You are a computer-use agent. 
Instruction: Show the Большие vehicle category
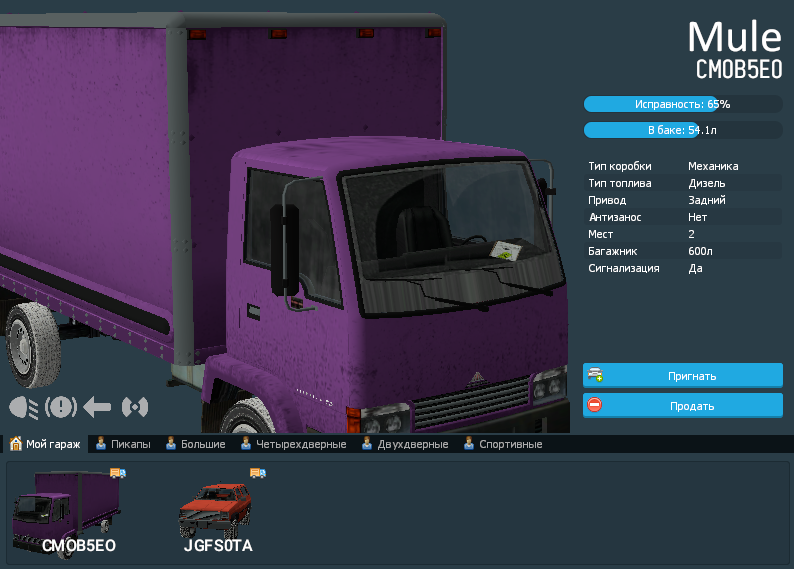(195, 444)
